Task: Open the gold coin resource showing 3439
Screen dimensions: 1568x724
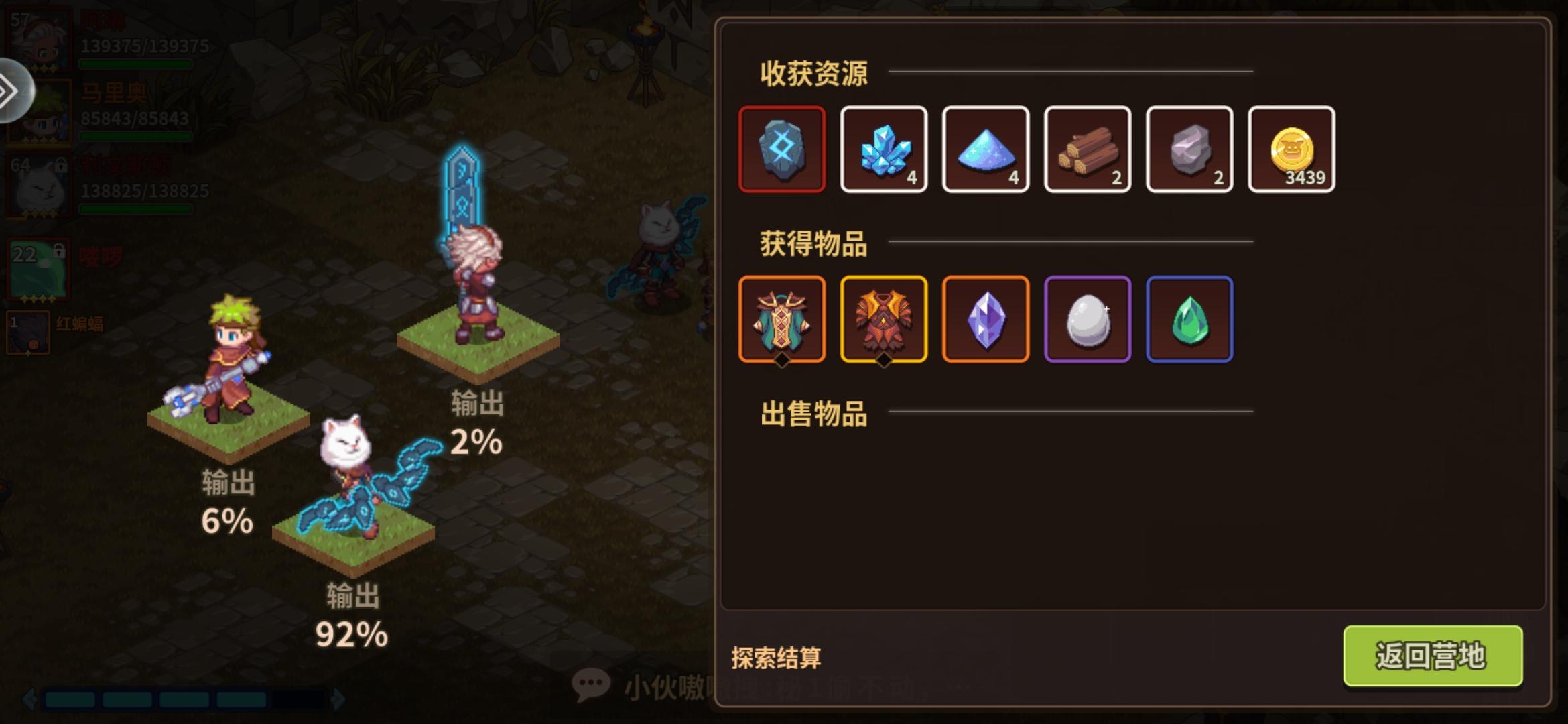Action: [1291, 148]
